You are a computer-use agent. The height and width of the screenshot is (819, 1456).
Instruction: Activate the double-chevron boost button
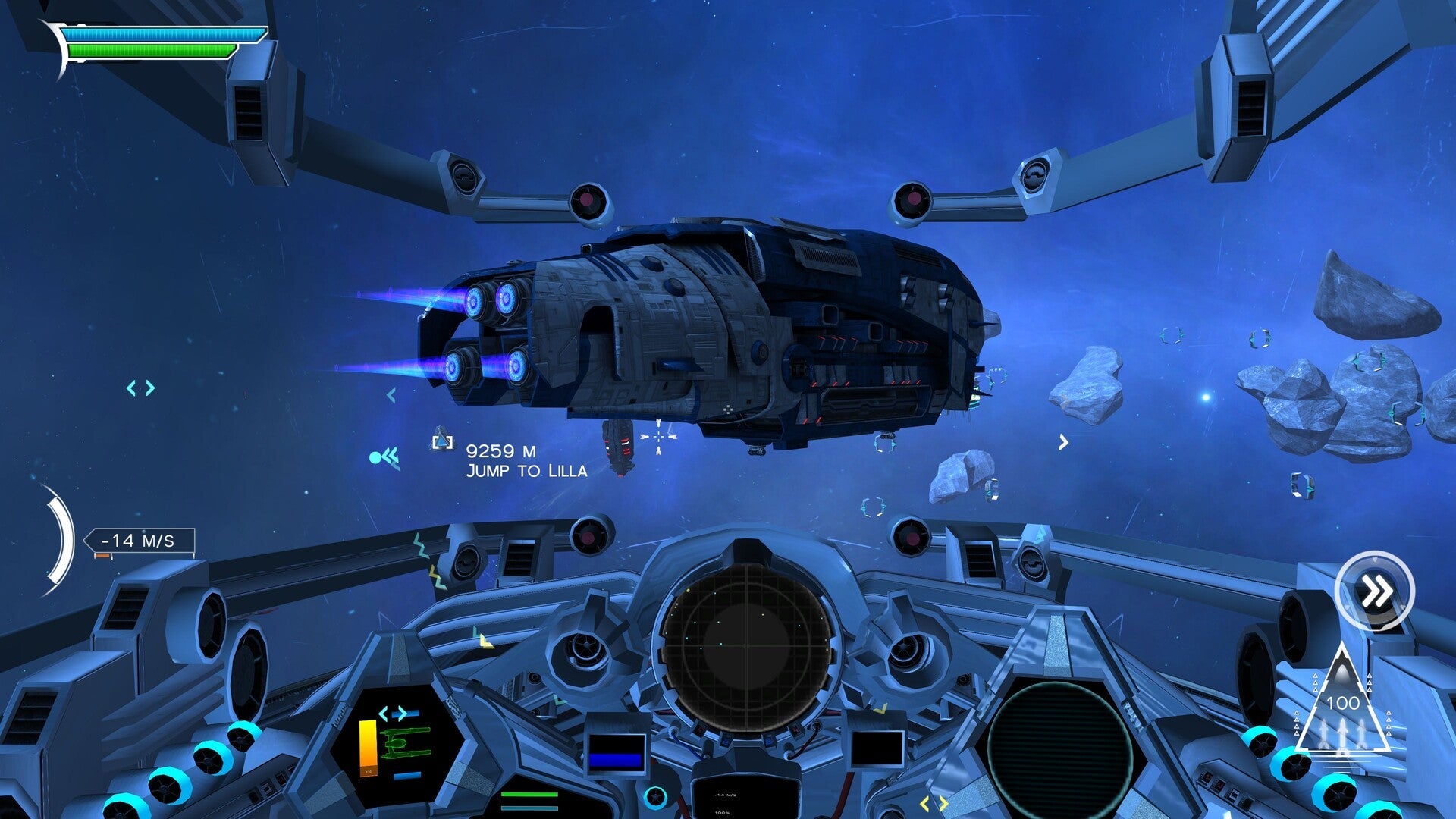[x=1374, y=592]
